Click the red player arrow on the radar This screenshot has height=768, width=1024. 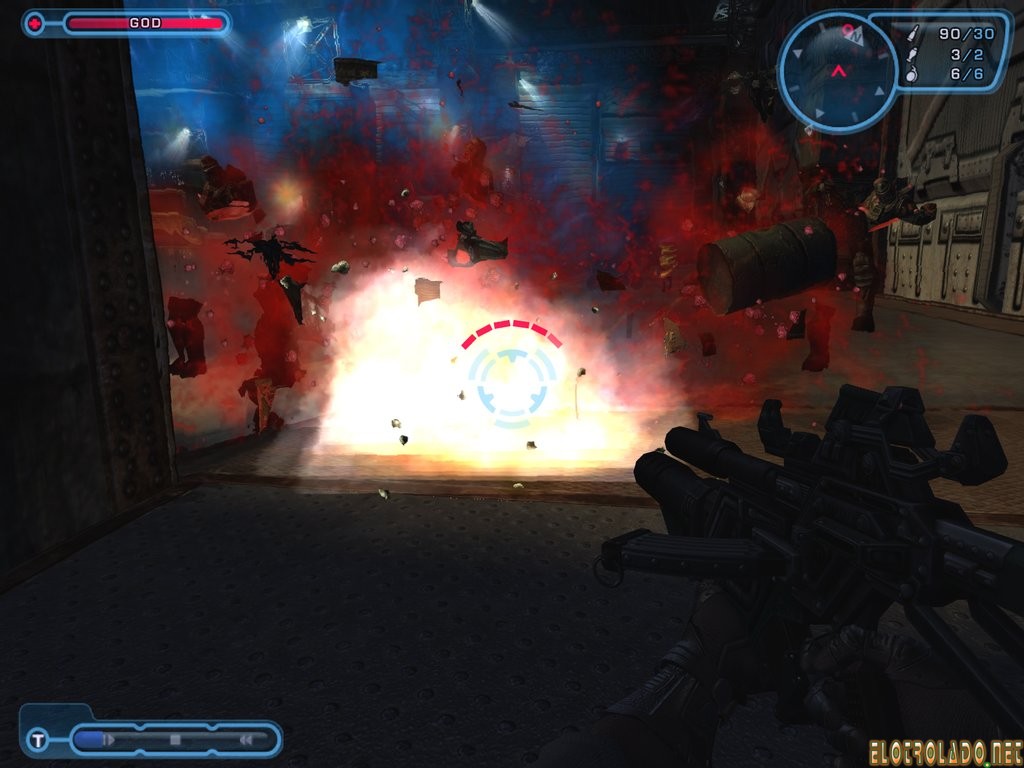(838, 71)
